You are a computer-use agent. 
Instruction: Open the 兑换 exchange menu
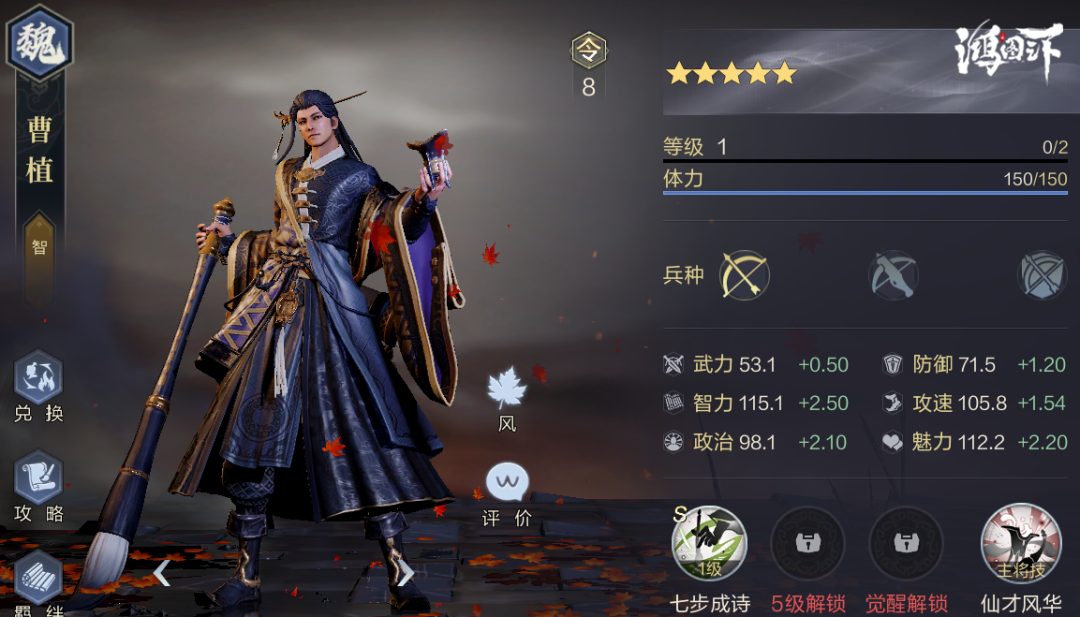point(39,379)
